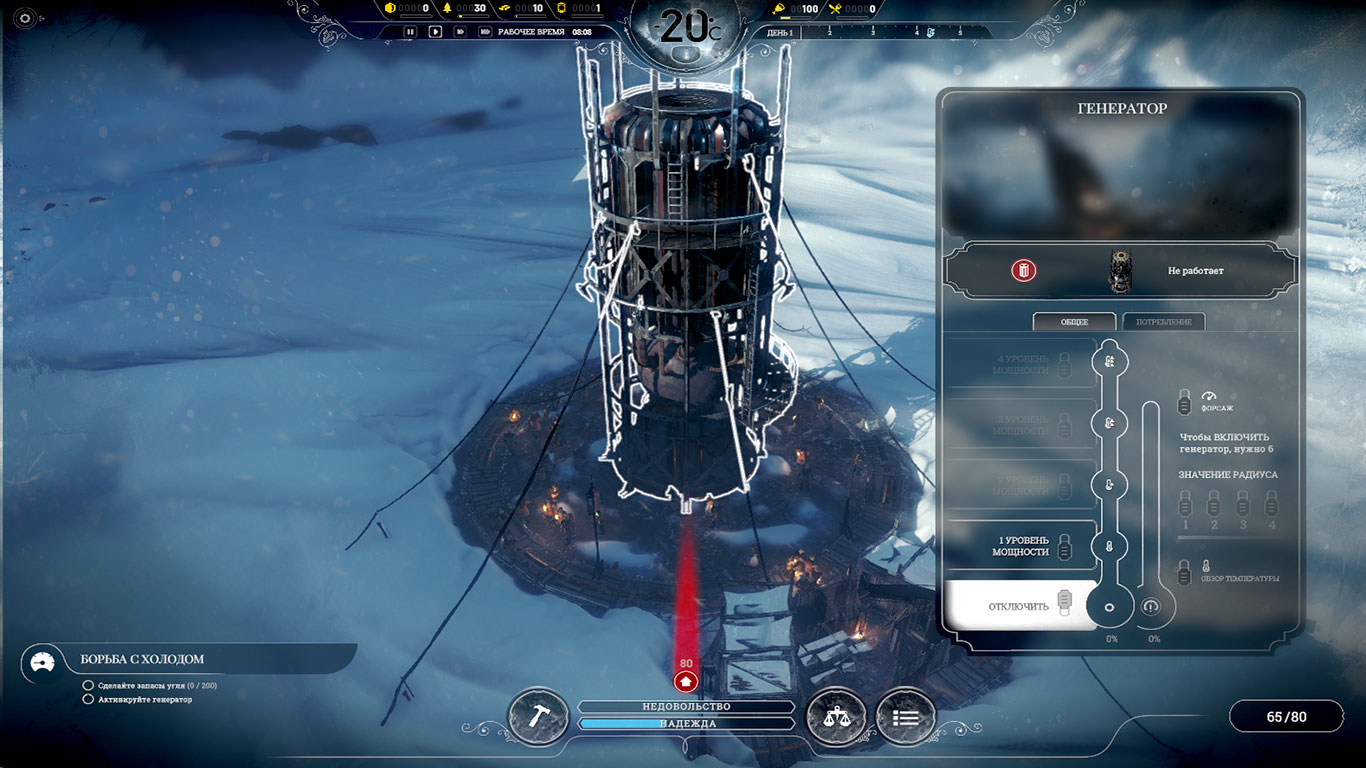Pause the game with the pause button
Viewport: 1366px width, 768px height.
tap(410, 31)
